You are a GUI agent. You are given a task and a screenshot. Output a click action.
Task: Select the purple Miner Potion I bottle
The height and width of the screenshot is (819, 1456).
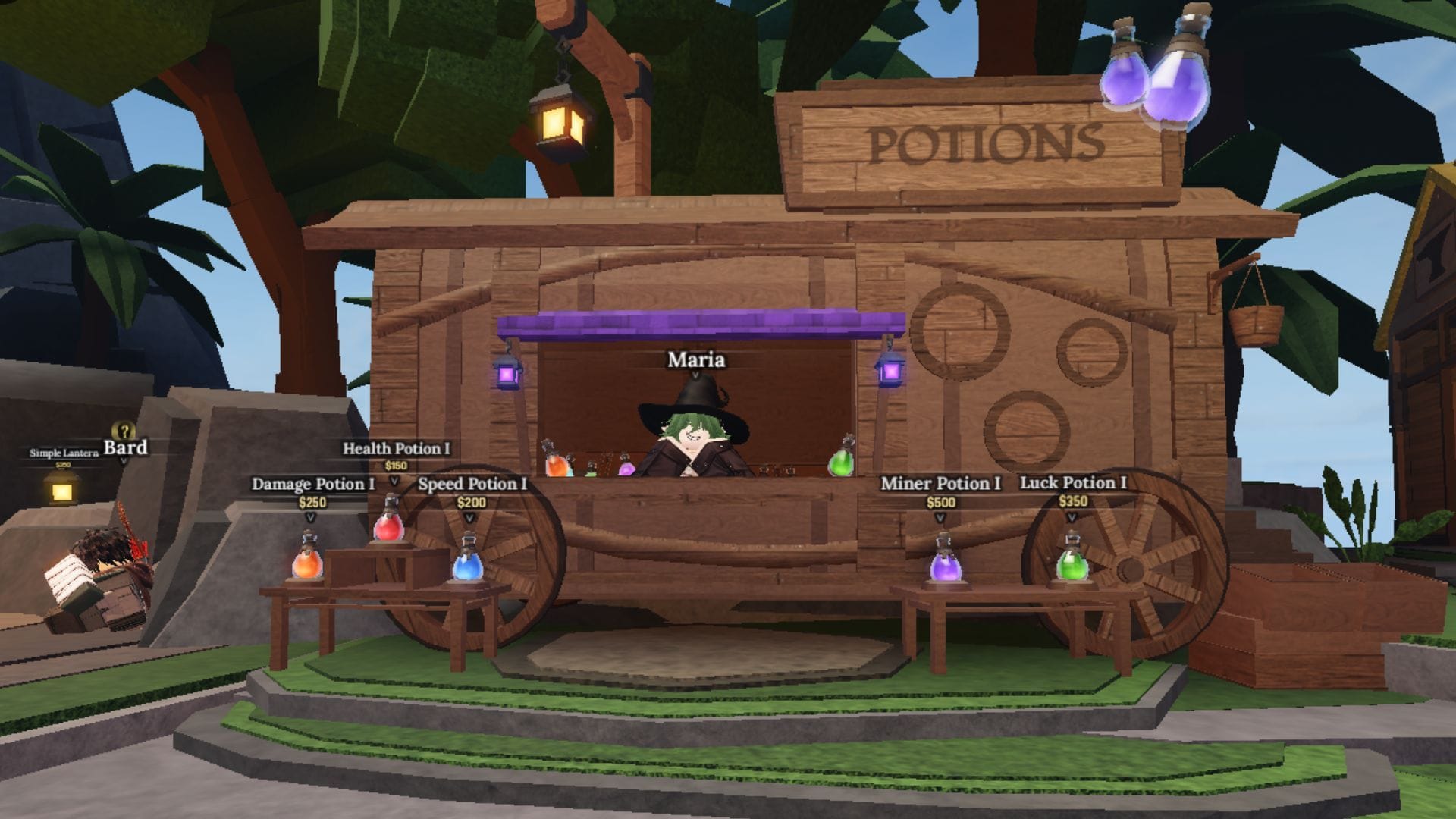pos(946,569)
